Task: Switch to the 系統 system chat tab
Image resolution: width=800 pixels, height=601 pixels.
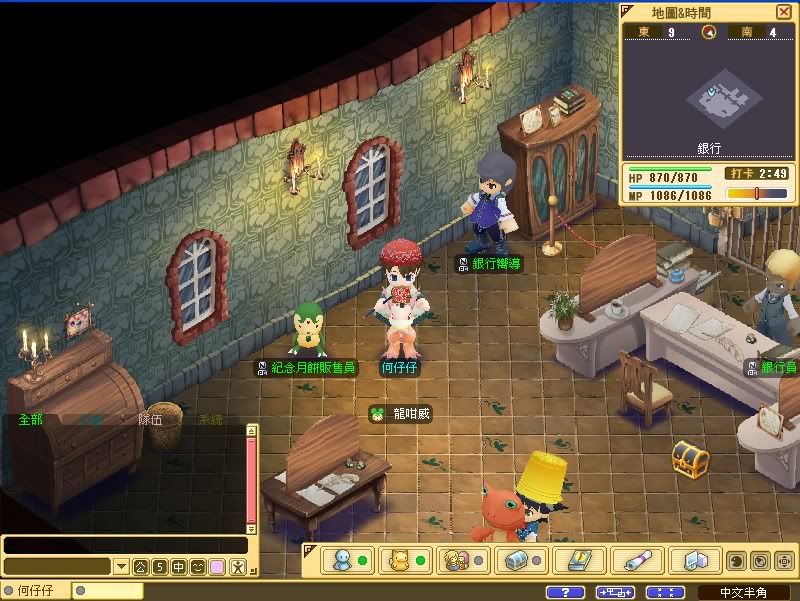Action: coord(210,420)
